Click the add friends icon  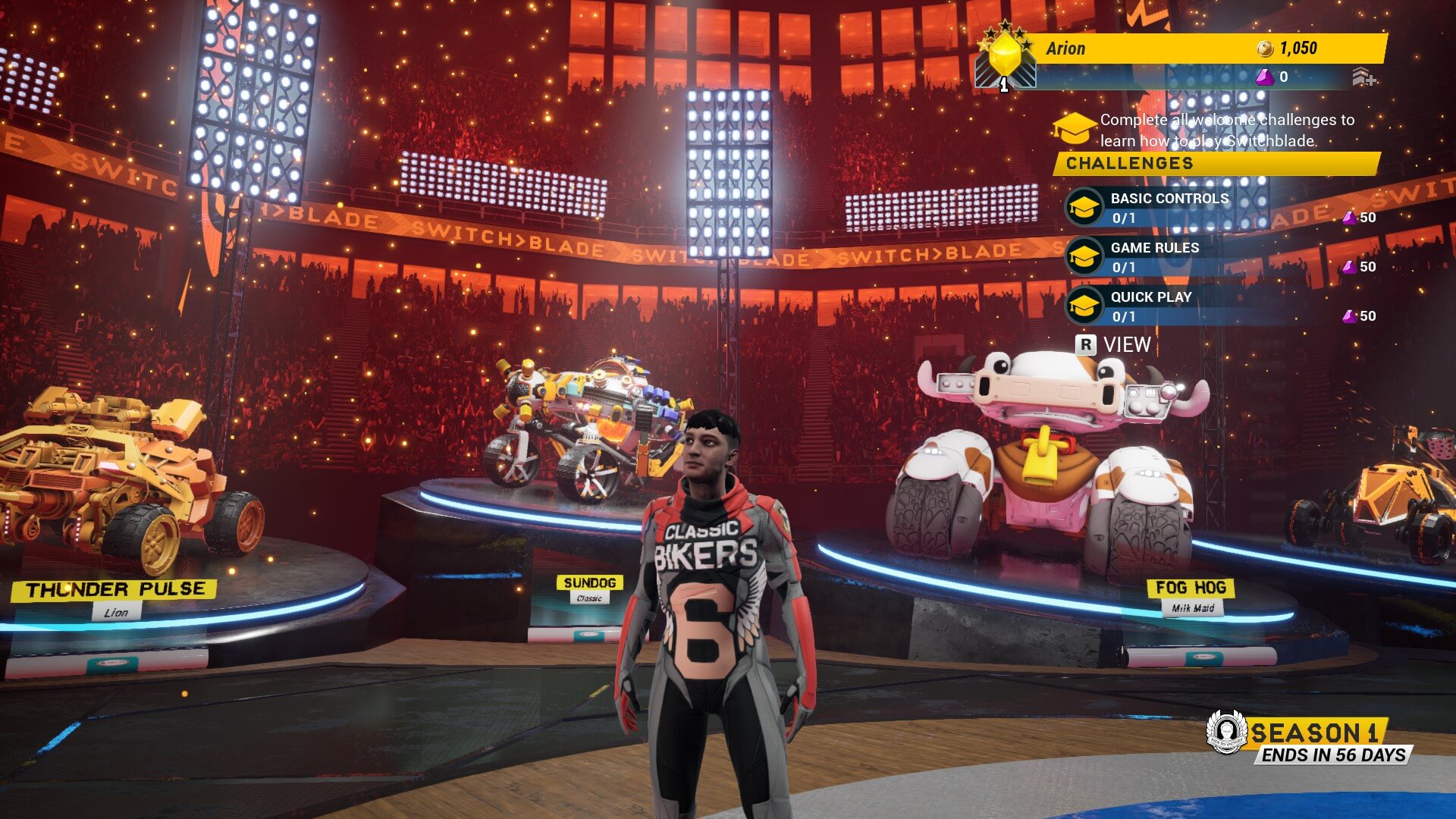pyautogui.click(x=1363, y=77)
